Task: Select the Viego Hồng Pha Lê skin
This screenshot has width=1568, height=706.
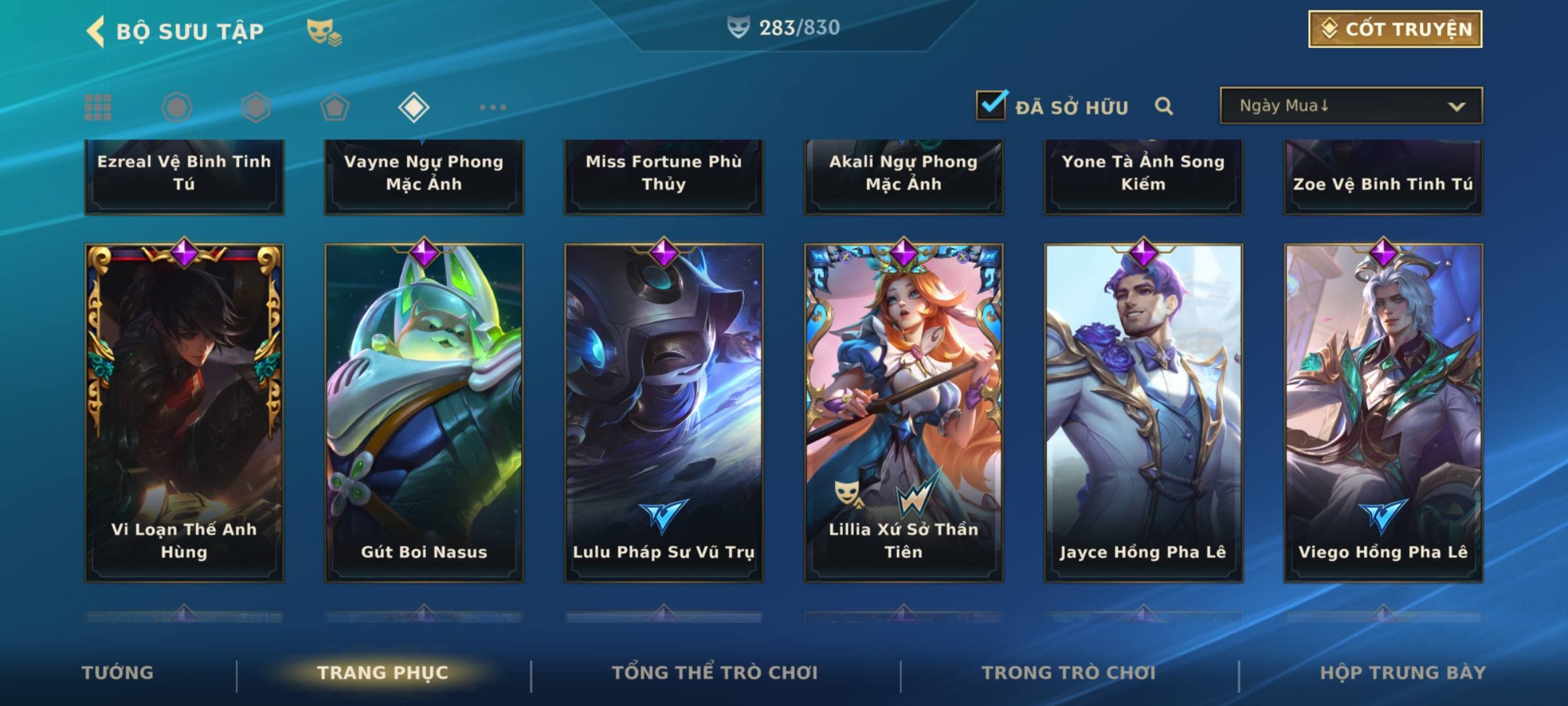Action: tap(1383, 412)
